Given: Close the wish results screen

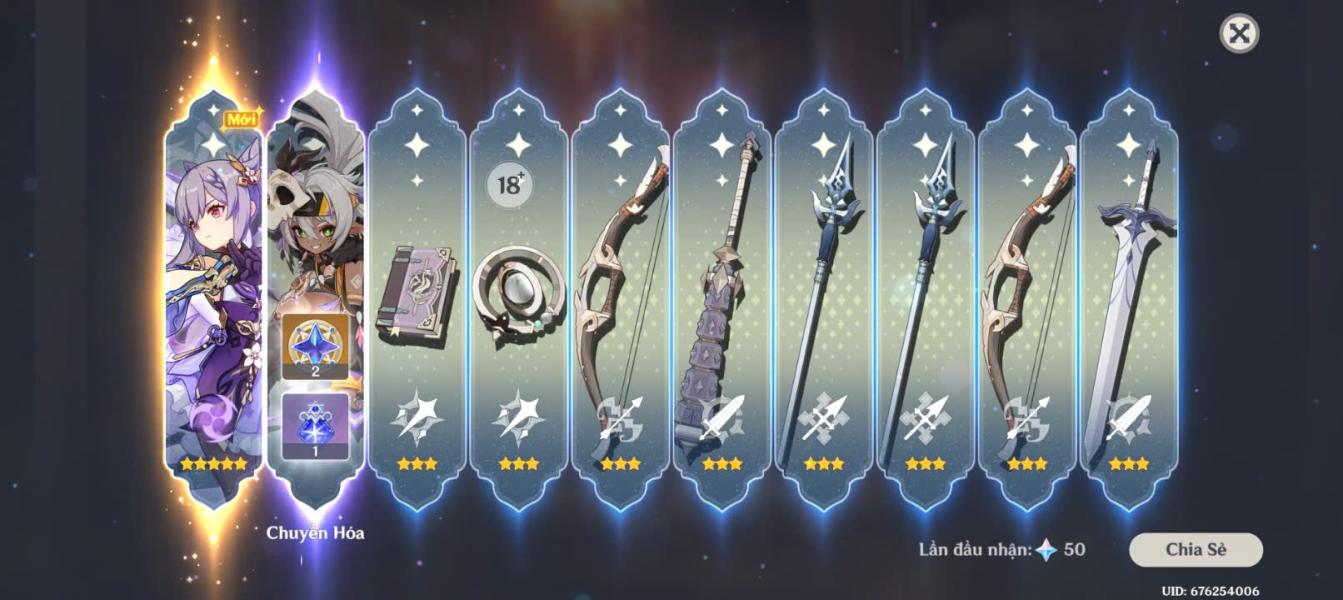Looking at the screenshot, I should pos(1239,34).
